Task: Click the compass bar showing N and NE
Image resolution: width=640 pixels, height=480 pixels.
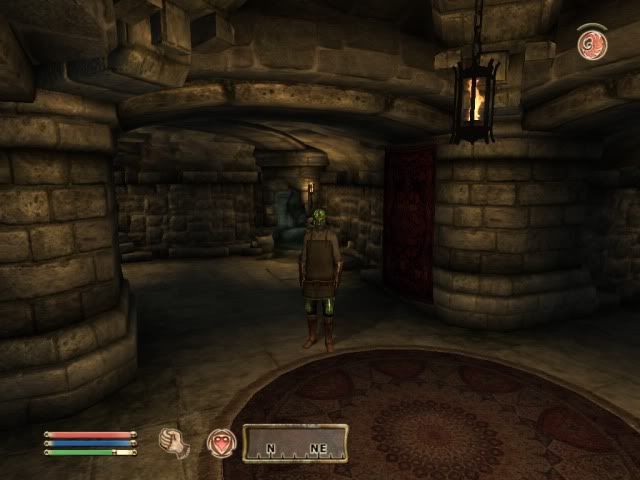Action: point(296,443)
